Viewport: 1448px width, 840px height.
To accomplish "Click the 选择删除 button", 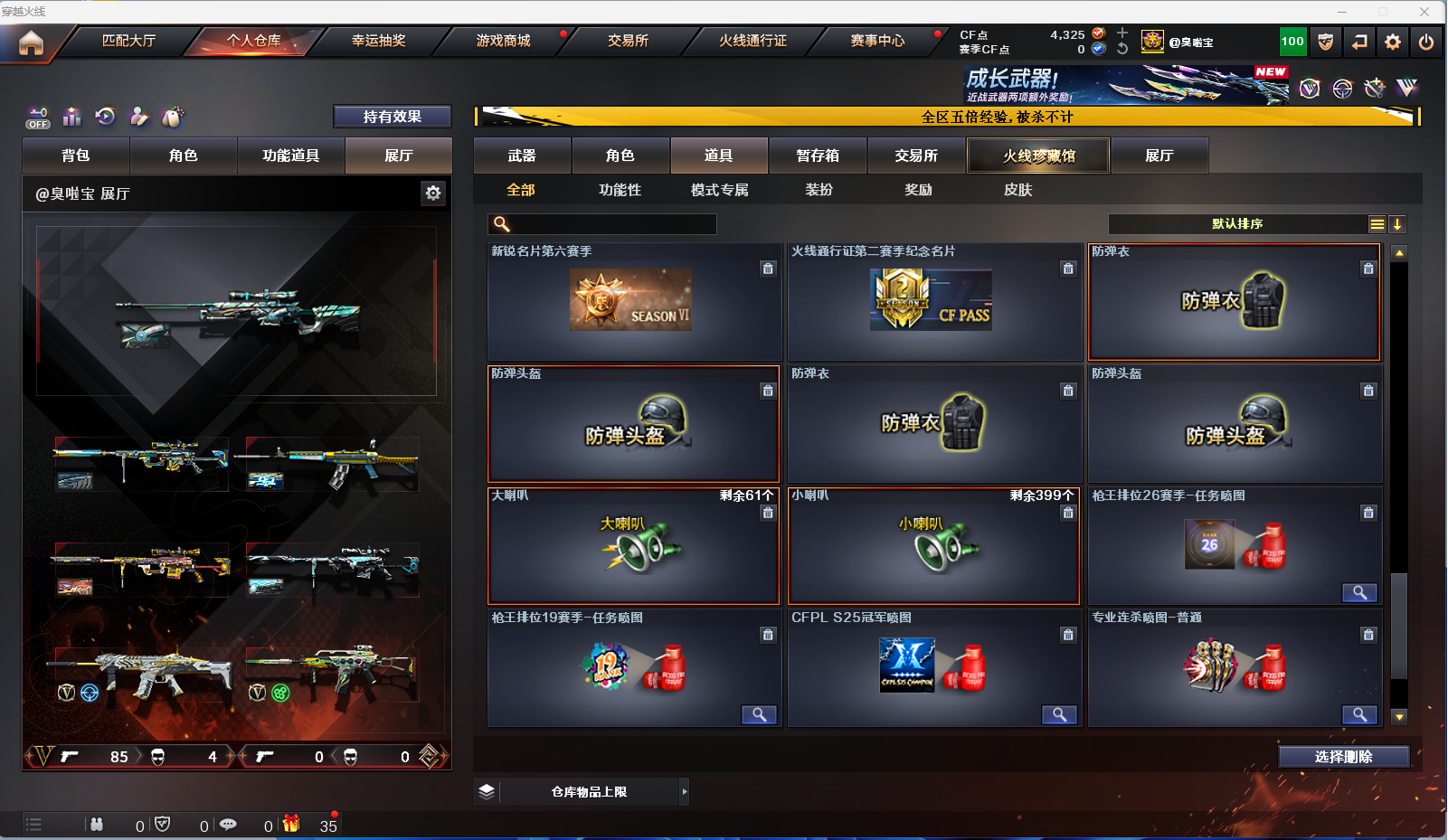I will (x=1343, y=757).
